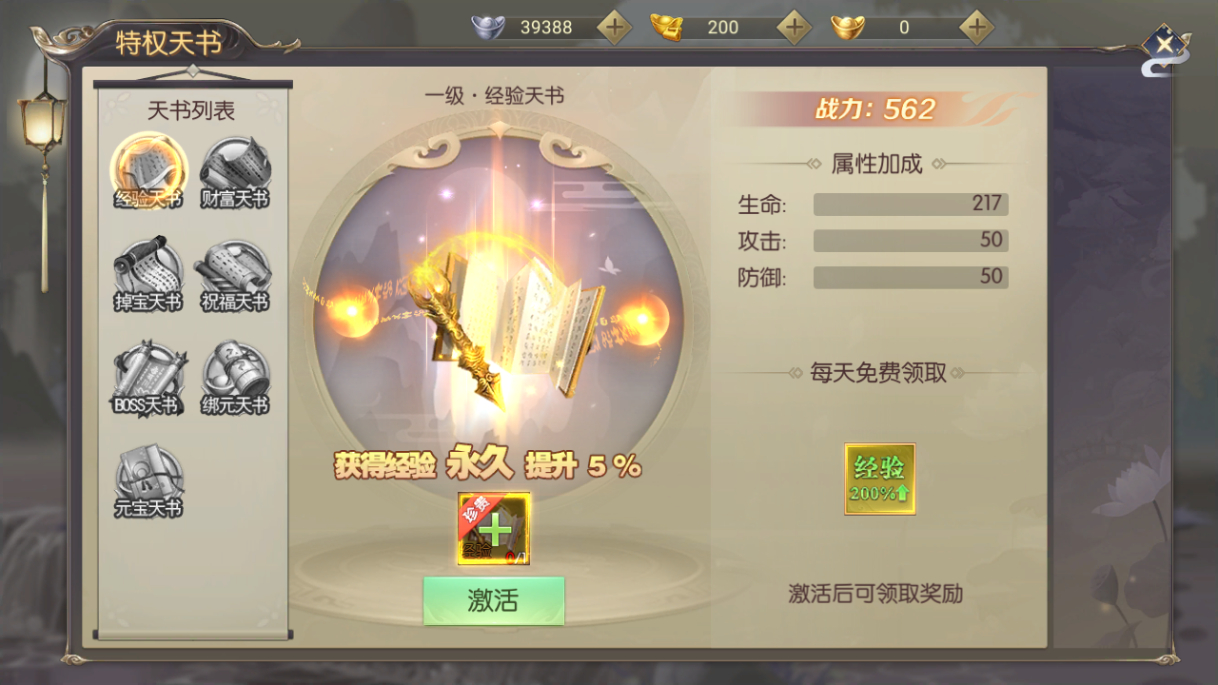This screenshot has width=1218, height=685.
Task: Click the 经验 200% daily reward icon
Action: coord(879,479)
